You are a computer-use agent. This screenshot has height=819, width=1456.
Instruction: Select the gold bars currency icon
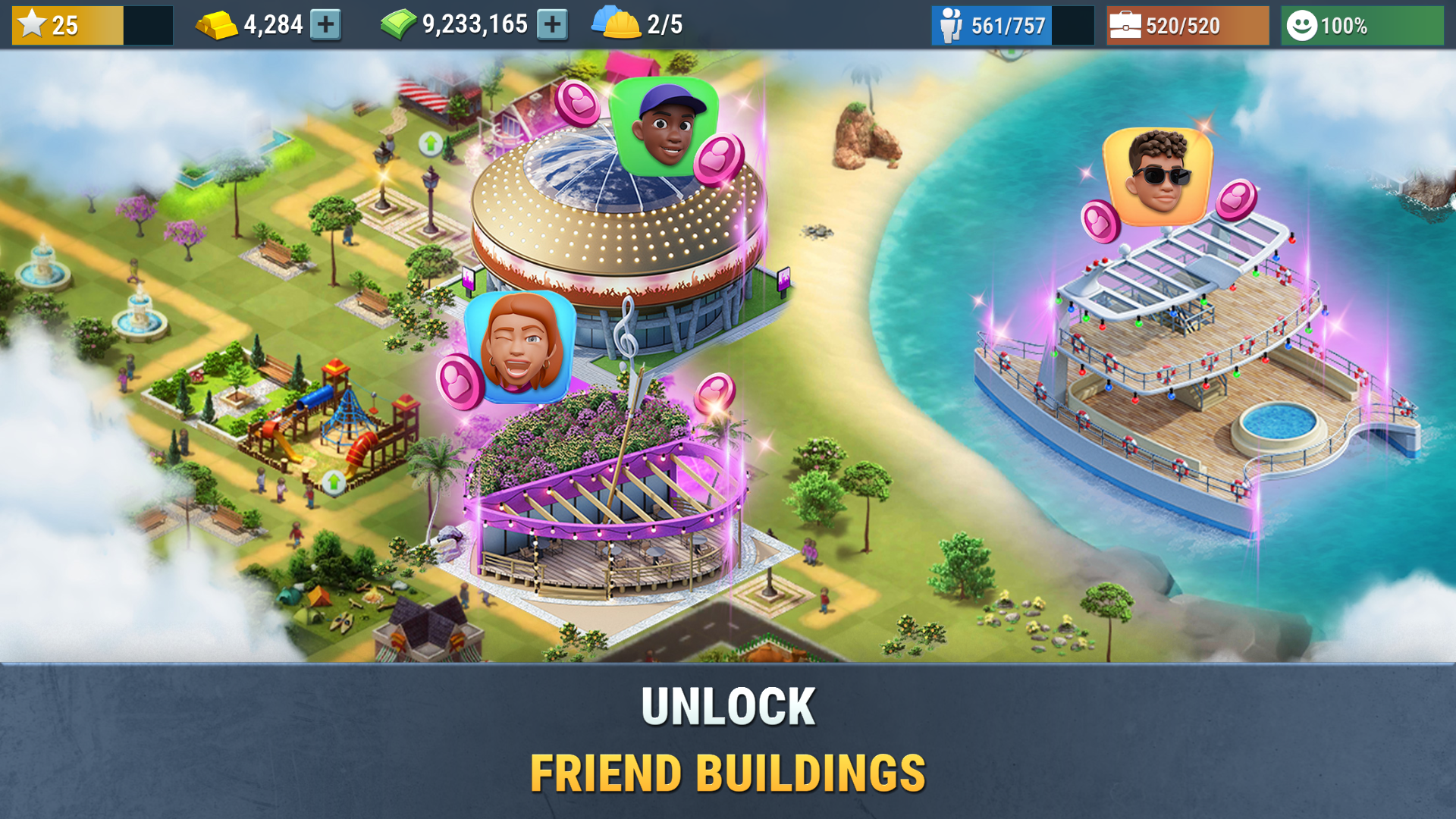pos(216,24)
